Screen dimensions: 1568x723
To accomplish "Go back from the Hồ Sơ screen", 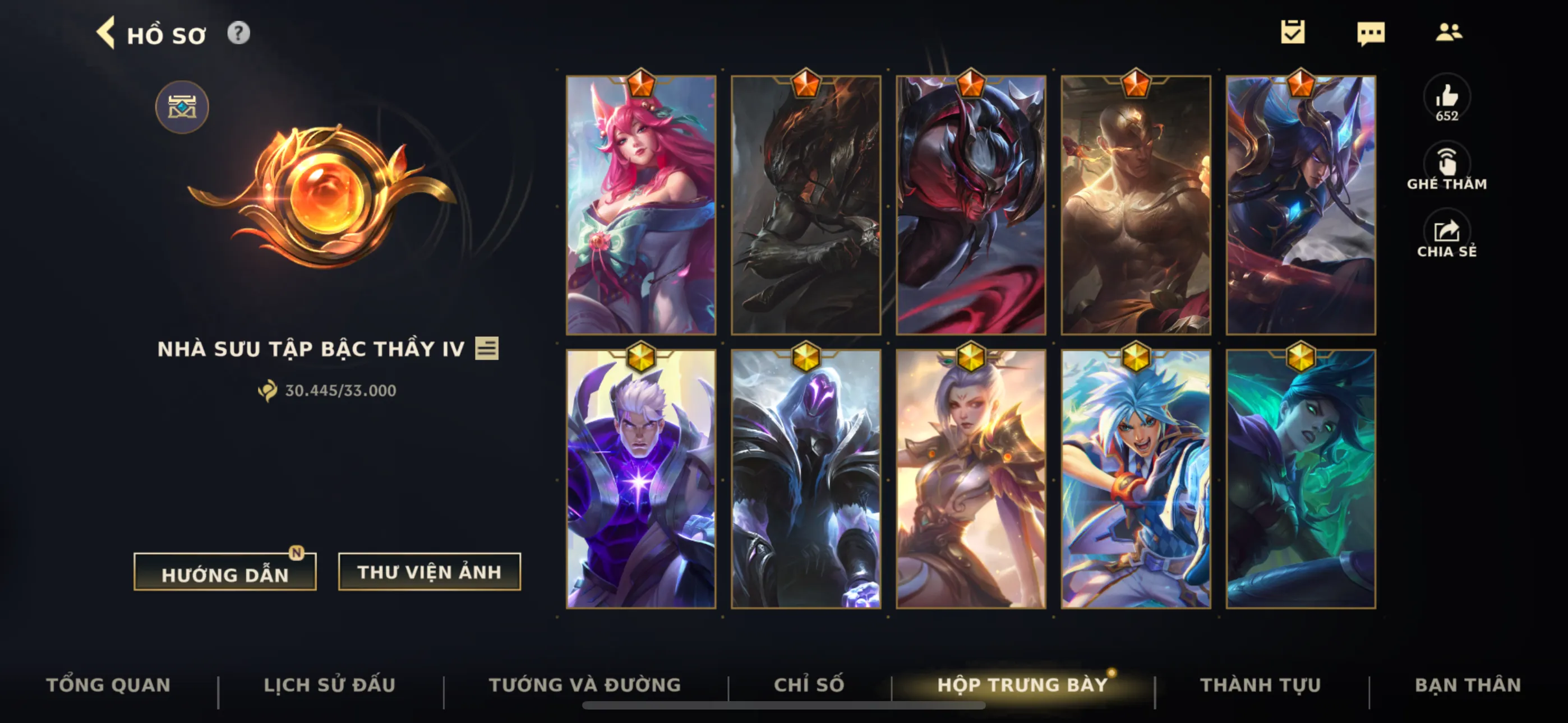I will point(106,33).
